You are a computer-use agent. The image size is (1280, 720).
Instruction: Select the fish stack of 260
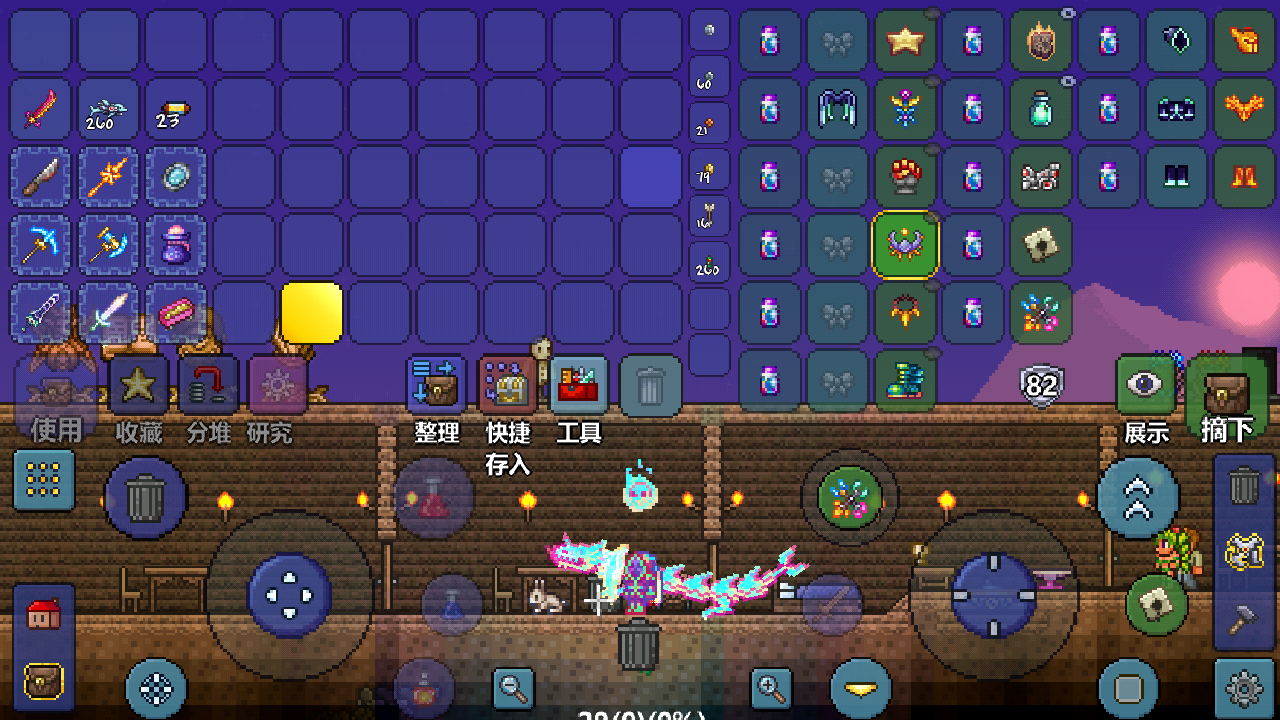[x=109, y=109]
